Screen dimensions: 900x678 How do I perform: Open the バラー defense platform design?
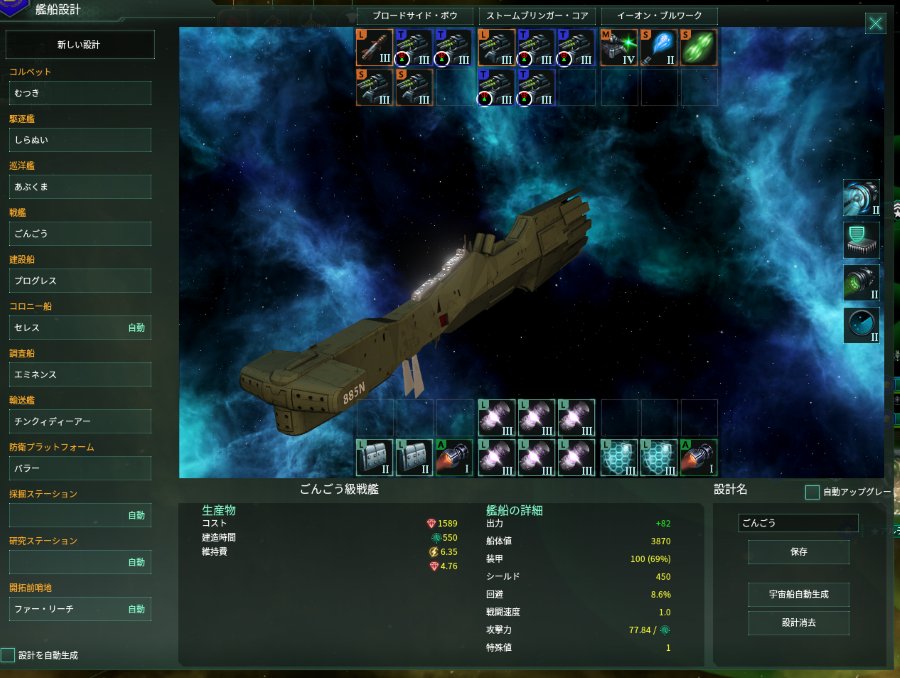point(80,469)
